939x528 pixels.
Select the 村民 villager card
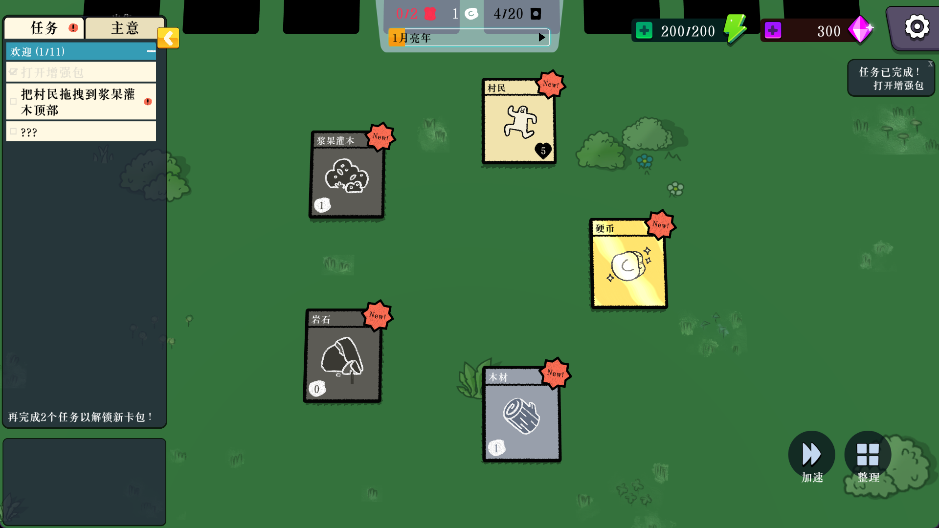click(x=518, y=124)
